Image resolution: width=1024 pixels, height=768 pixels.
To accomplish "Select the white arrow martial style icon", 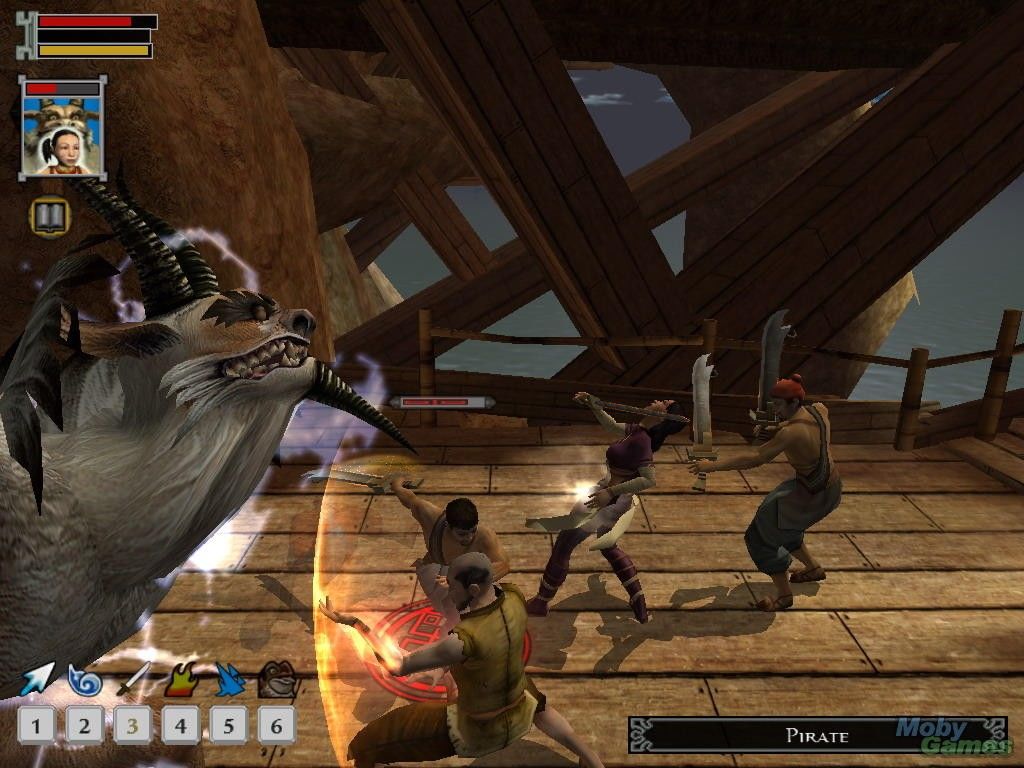I will pos(35,679).
